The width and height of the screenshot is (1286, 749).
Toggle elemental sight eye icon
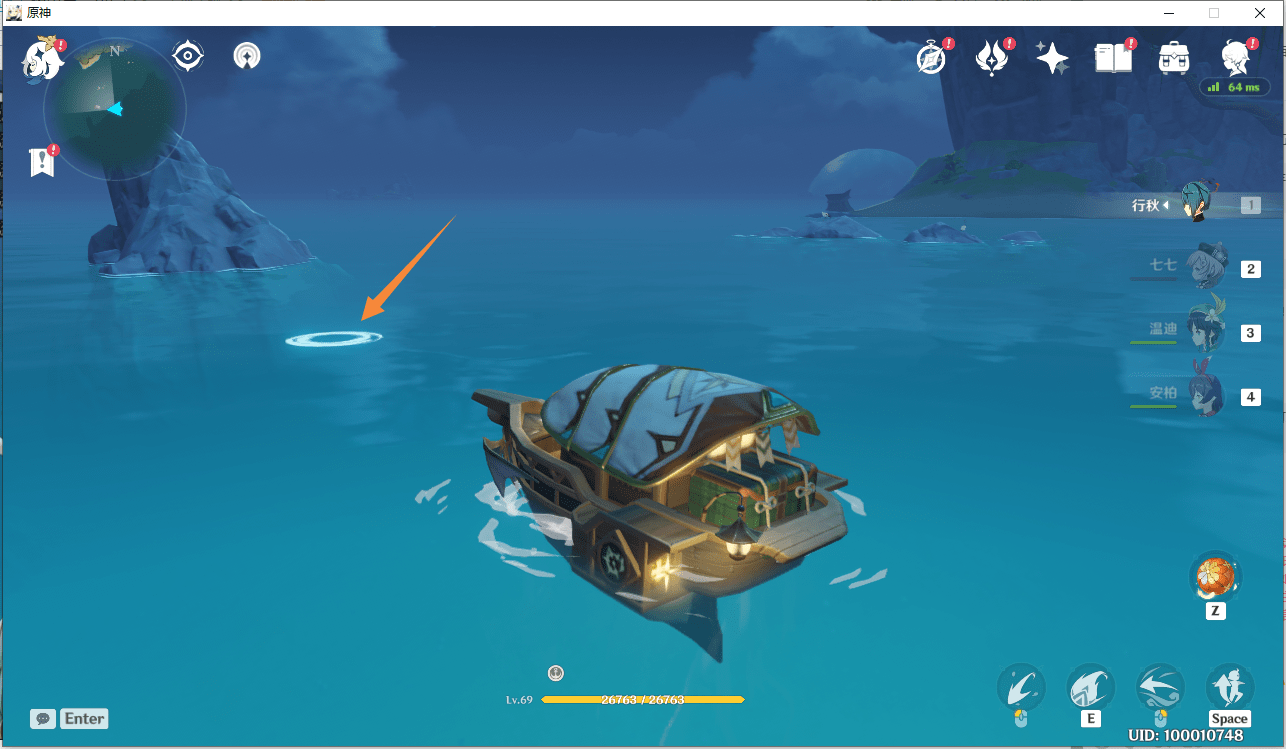coord(188,55)
